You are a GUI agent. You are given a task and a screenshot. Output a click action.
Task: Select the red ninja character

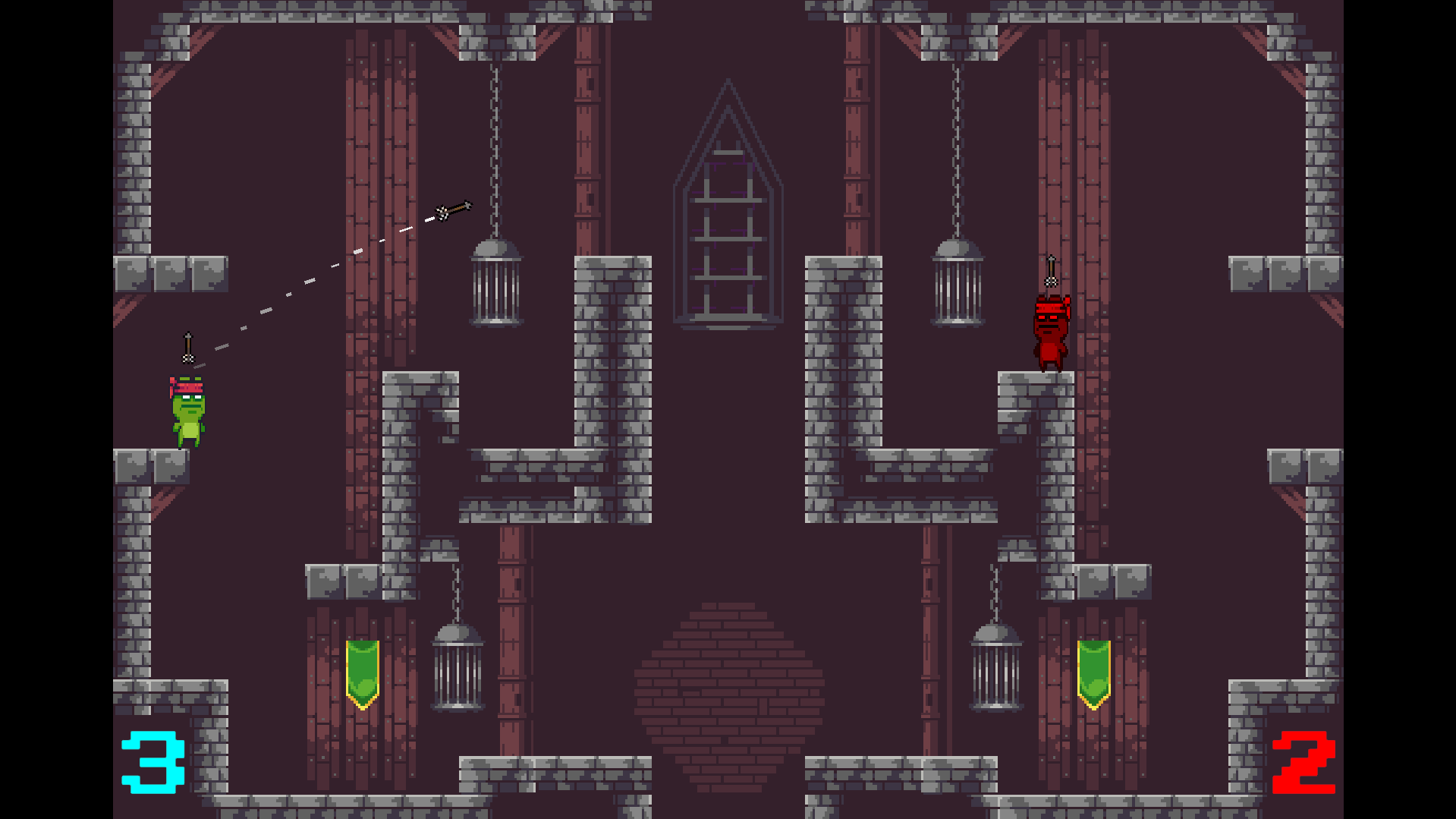[1051, 330]
